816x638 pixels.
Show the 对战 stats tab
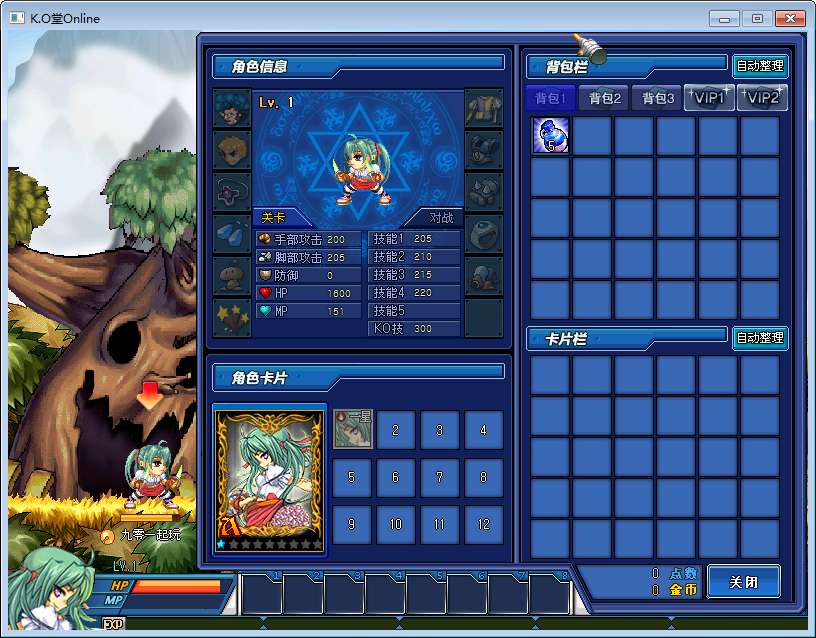[x=441, y=217]
